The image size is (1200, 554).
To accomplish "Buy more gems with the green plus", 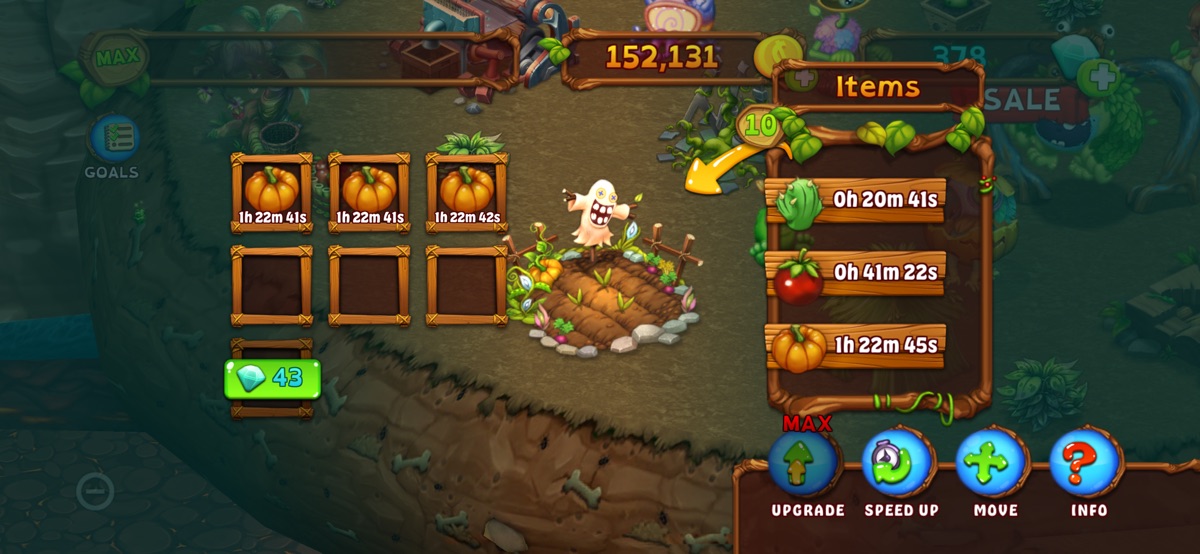I will click(x=1098, y=76).
